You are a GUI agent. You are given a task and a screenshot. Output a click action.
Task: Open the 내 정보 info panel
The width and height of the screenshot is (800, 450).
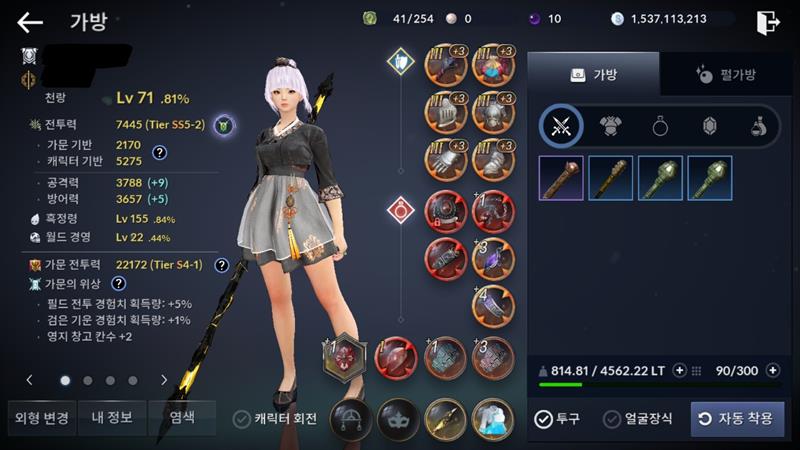112,418
